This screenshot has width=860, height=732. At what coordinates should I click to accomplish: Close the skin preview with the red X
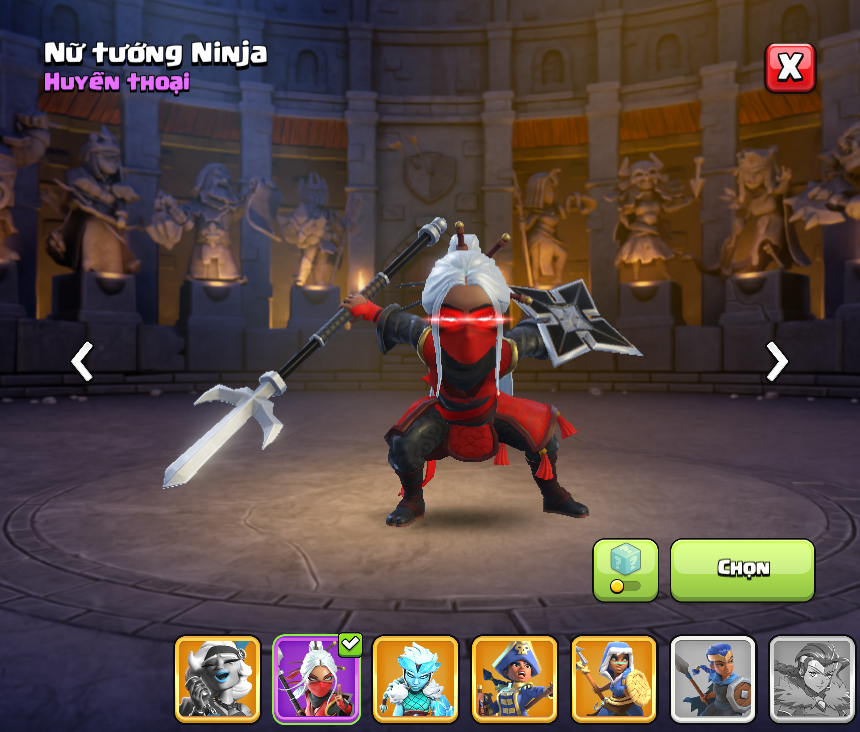790,68
